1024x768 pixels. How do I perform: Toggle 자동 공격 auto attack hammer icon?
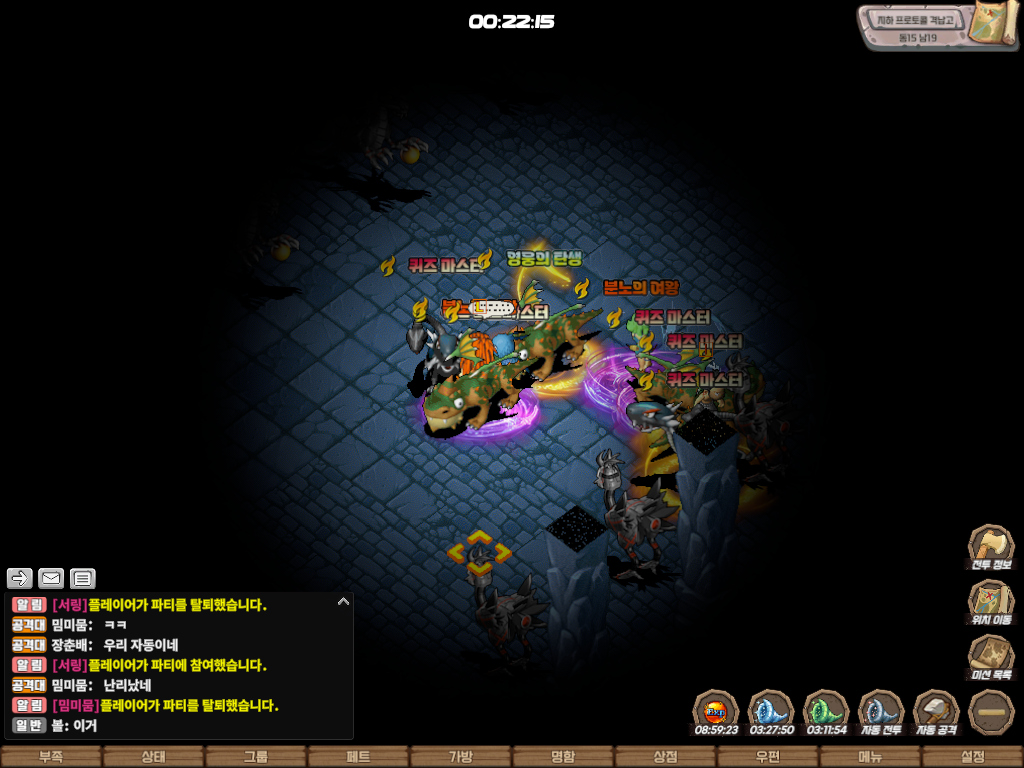pos(936,711)
